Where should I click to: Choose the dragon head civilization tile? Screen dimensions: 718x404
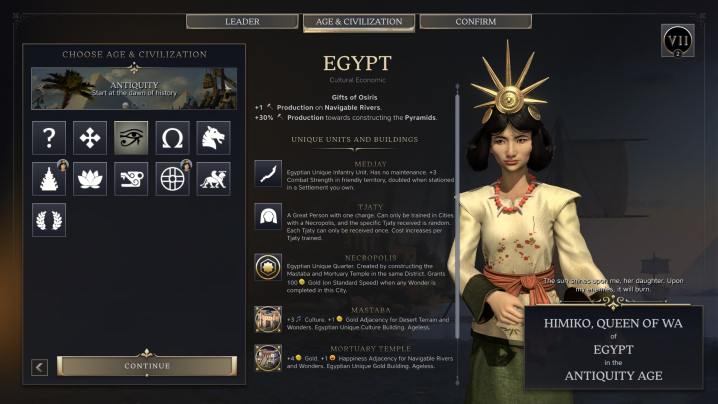coord(214,137)
